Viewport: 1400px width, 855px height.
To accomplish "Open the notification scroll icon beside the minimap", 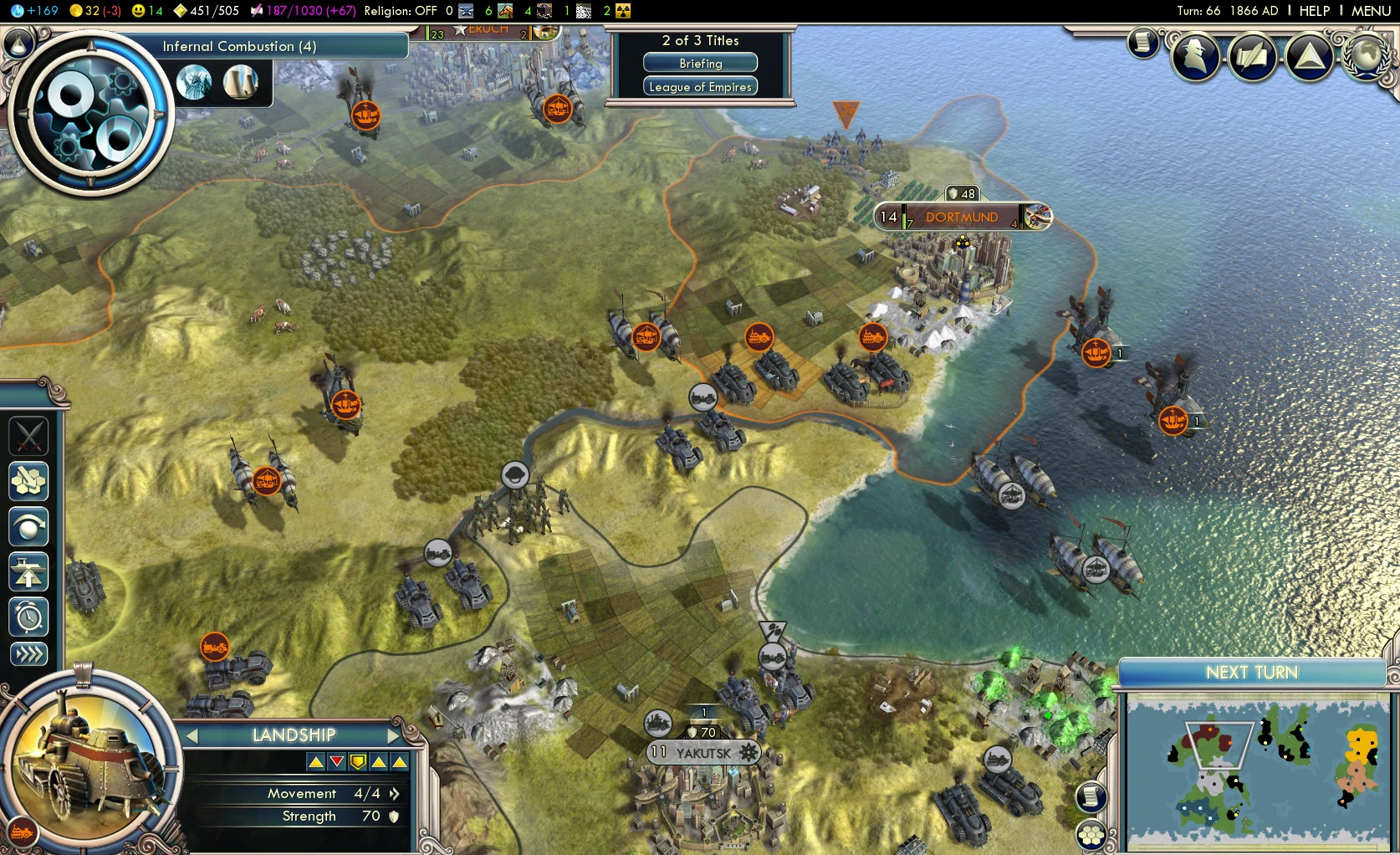I will pos(1090,796).
